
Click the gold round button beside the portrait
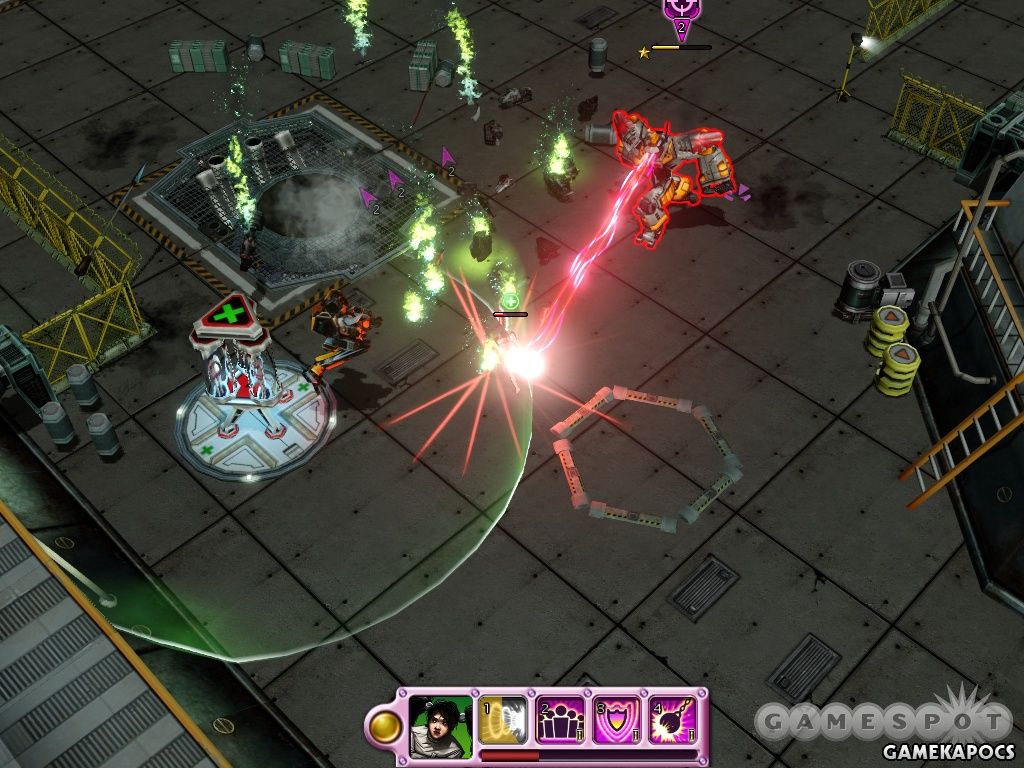[383, 727]
